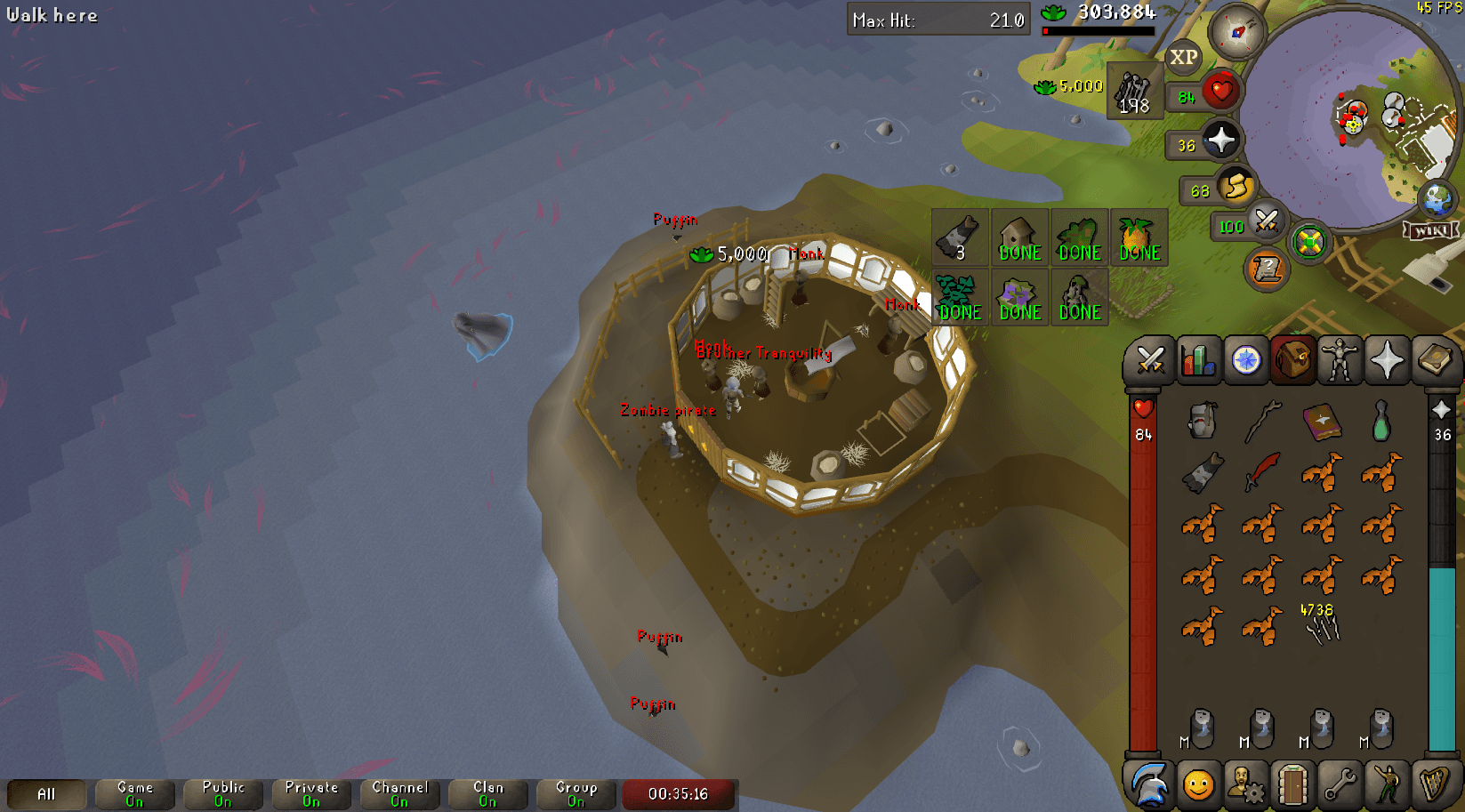
Task: Select the All chat tab
Action: coord(46,794)
